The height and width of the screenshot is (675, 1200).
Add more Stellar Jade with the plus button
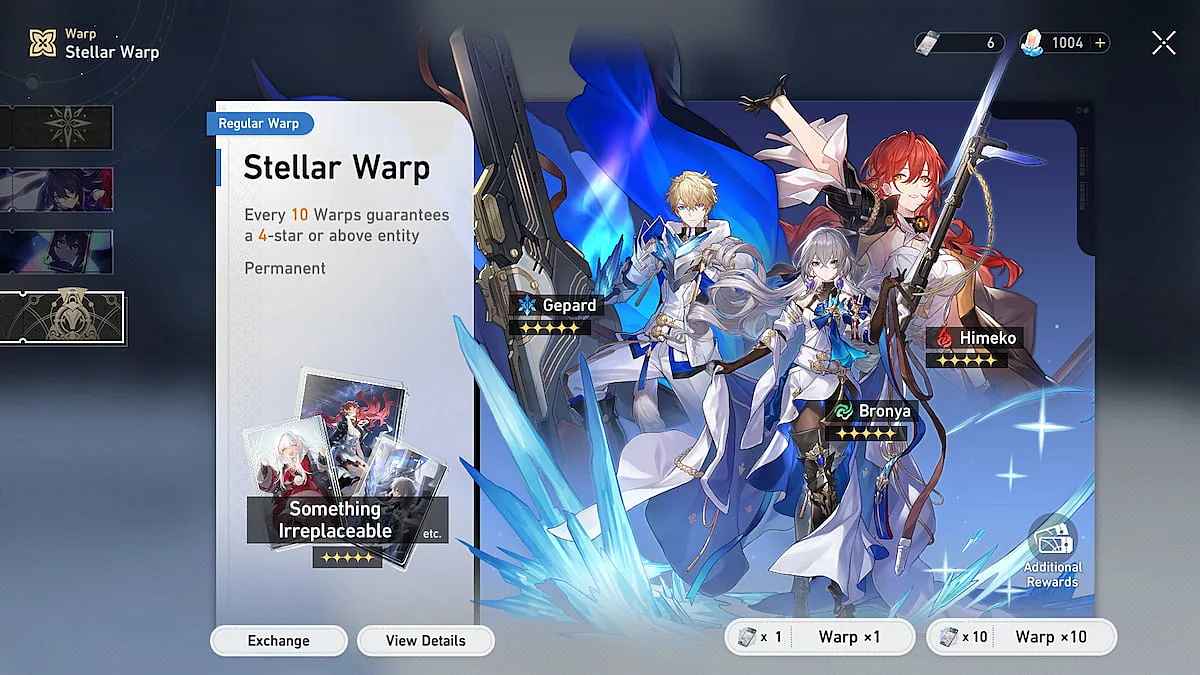[x=1100, y=43]
